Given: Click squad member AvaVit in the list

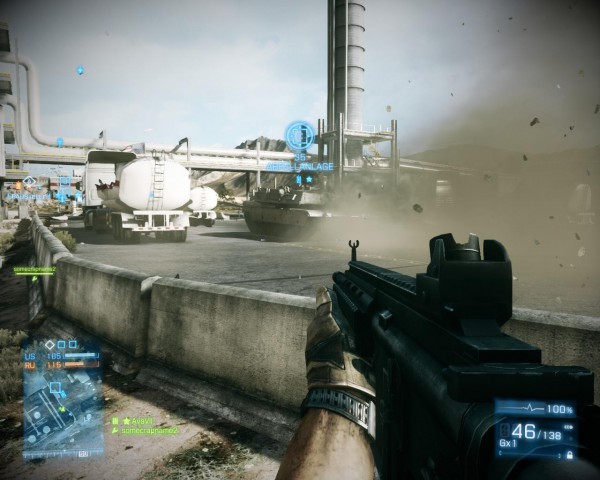Looking at the screenshot, I should pyautogui.click(x=141, y=422).
